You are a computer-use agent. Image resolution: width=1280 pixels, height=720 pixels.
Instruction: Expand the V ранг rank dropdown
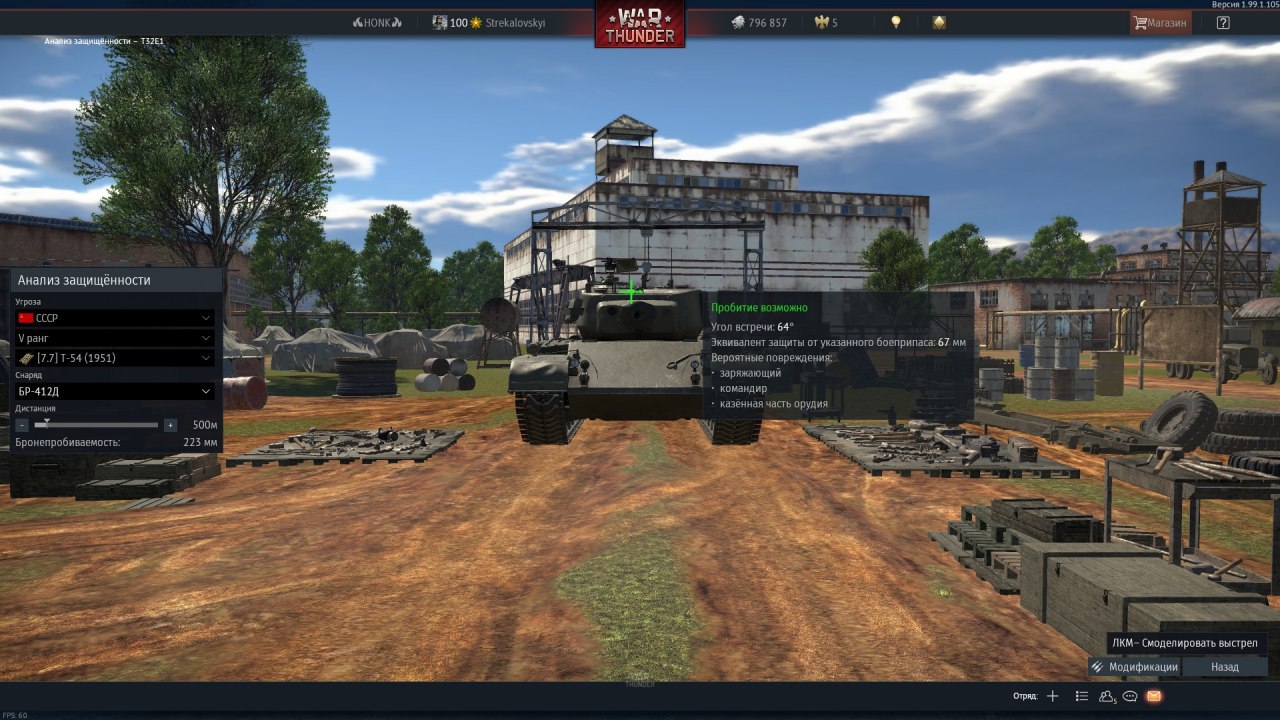click(x=115, y=338)
